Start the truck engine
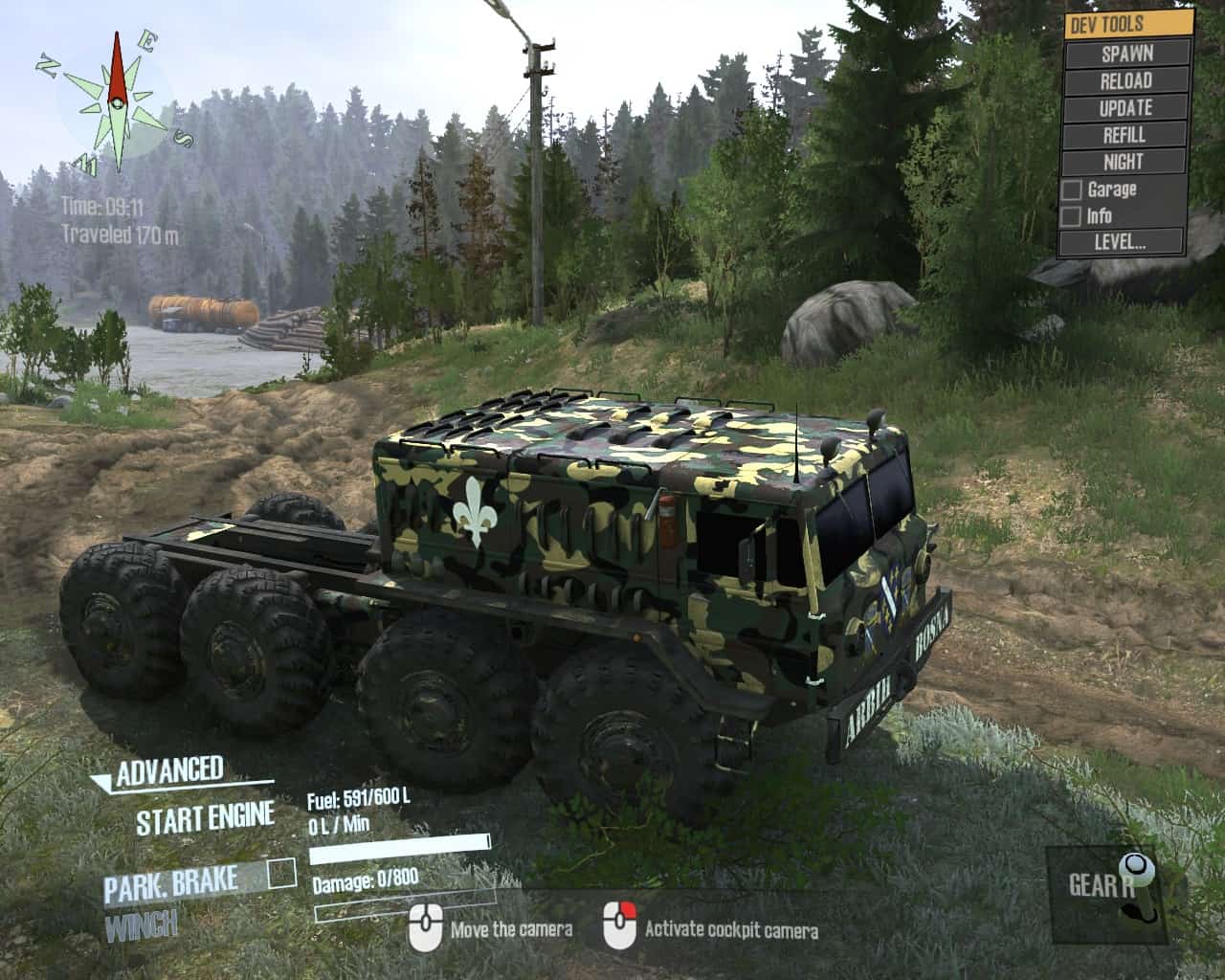 205,819
